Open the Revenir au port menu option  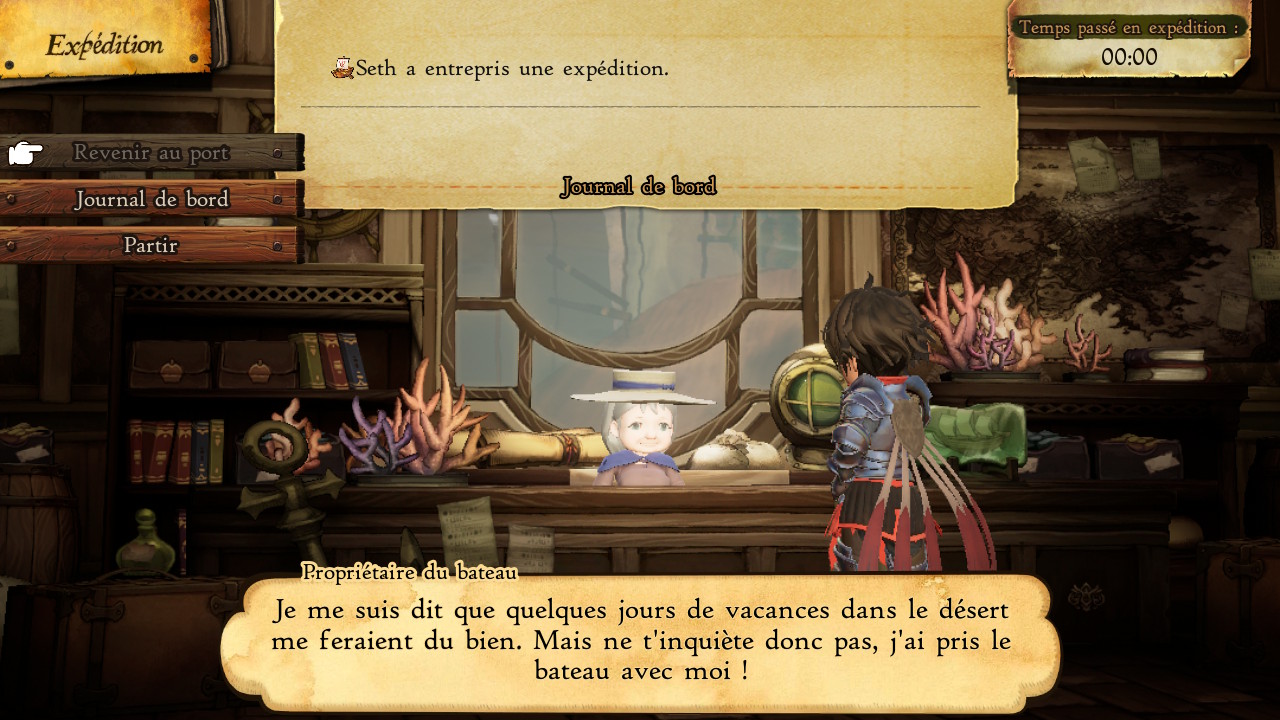pyautogui.click(x=150, y=152)
